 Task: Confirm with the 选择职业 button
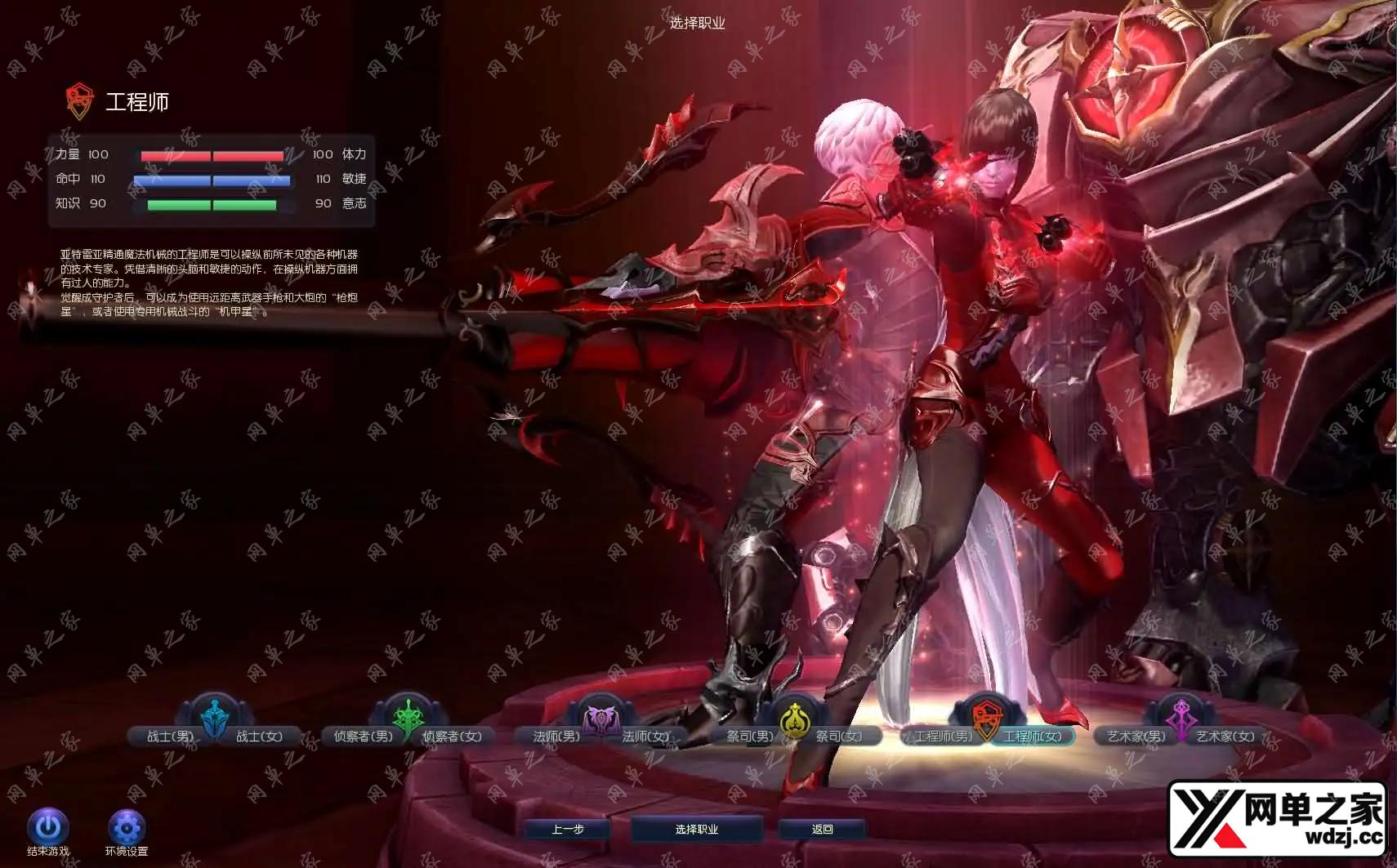coord(697,830)
